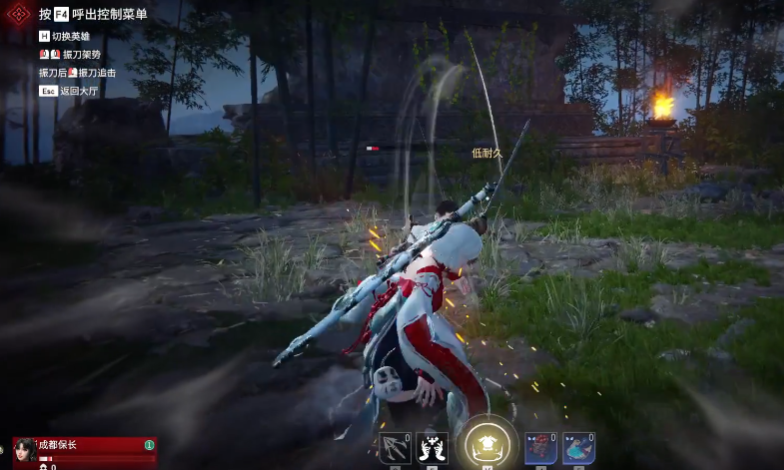784x470 pixels.
Task: Click the red diamond emblem icon
Action: click(x=17, y=14)
